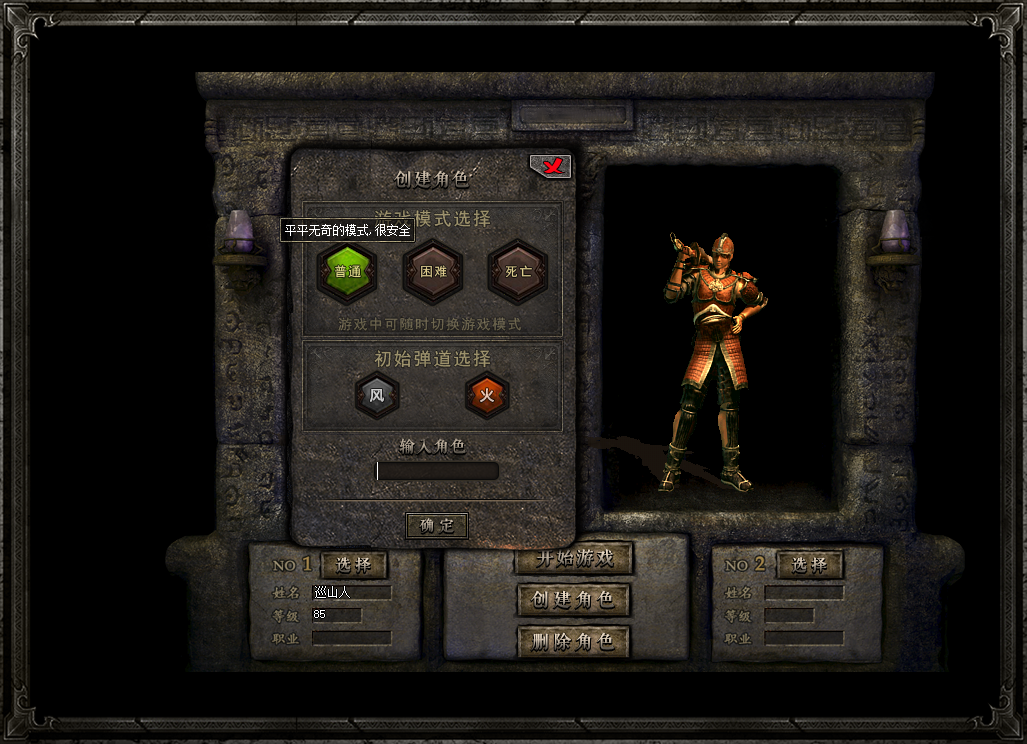Click the 选择 button for slot NO 2

809,565
